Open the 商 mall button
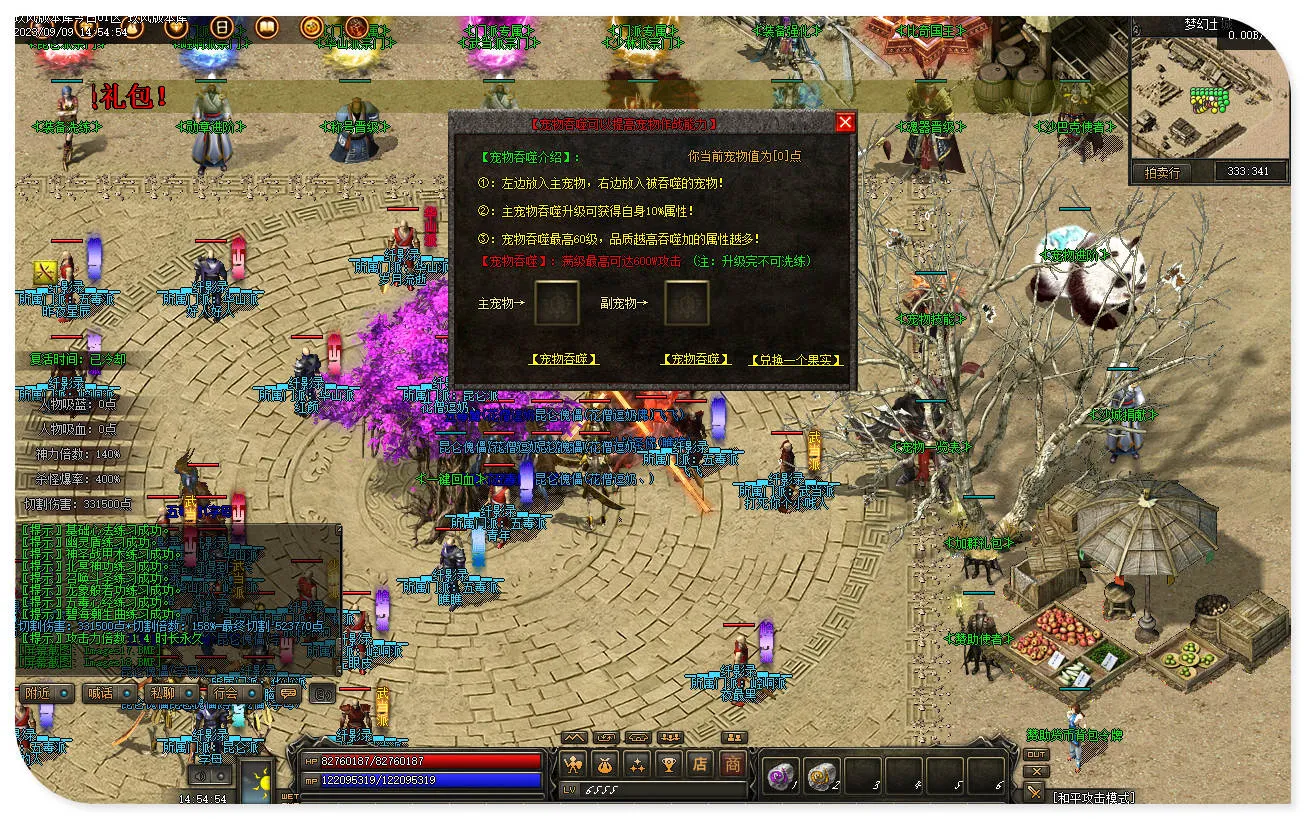Viewport: 1306px width, 819px height. [732, 765]
